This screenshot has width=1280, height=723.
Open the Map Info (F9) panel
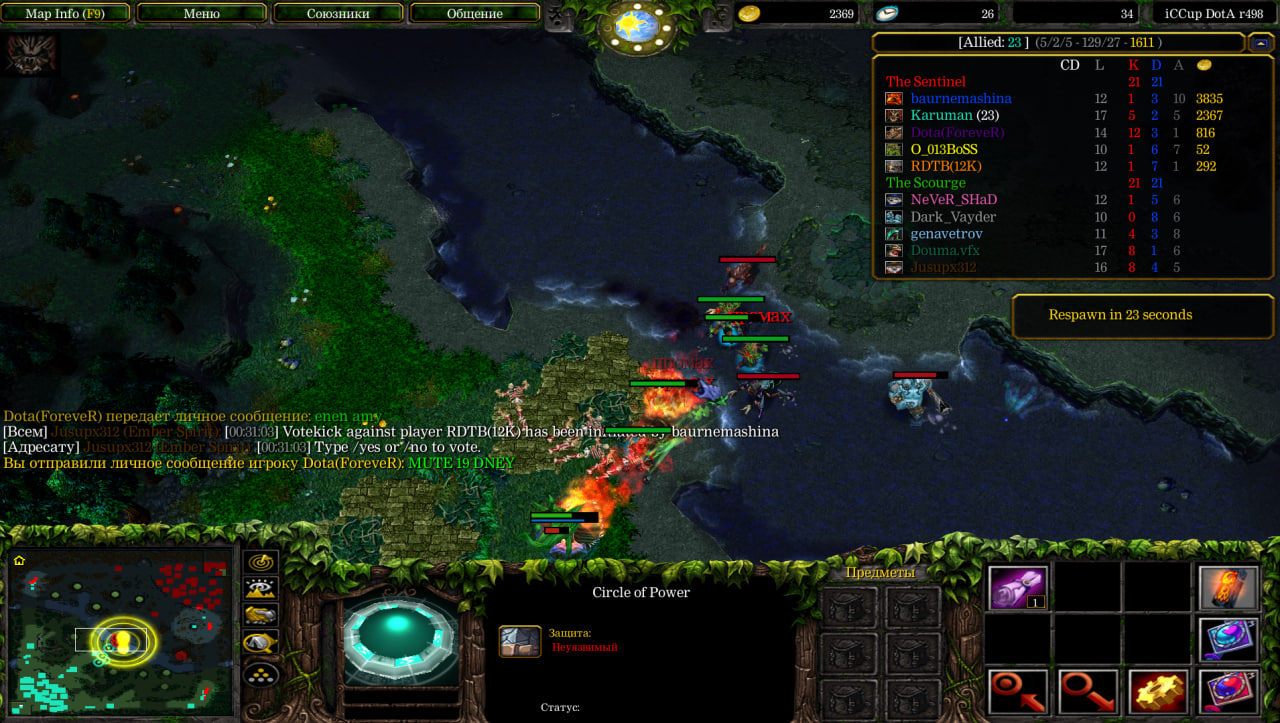click(65, 14)
